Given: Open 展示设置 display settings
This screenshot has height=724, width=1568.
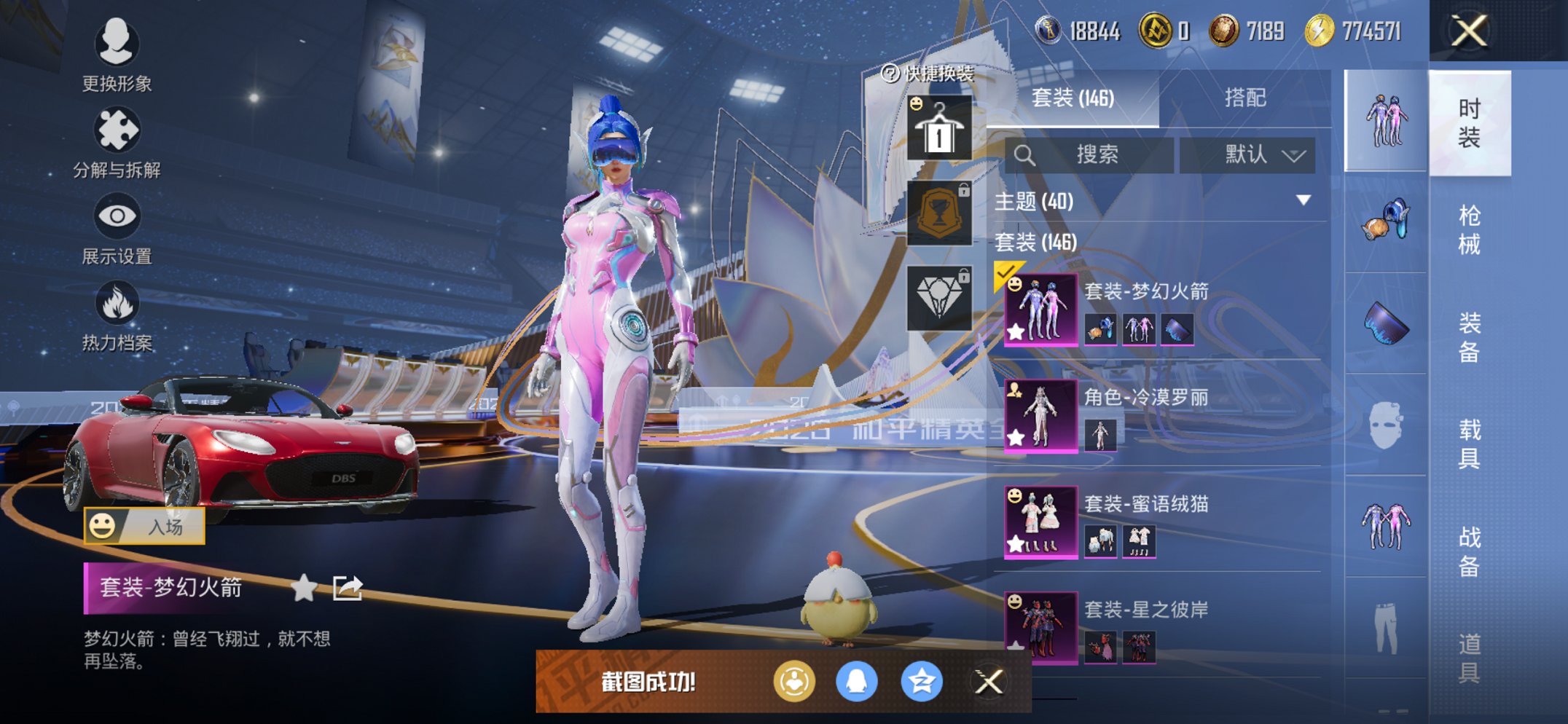Looking at the screenshot, I should pos(117,229).
